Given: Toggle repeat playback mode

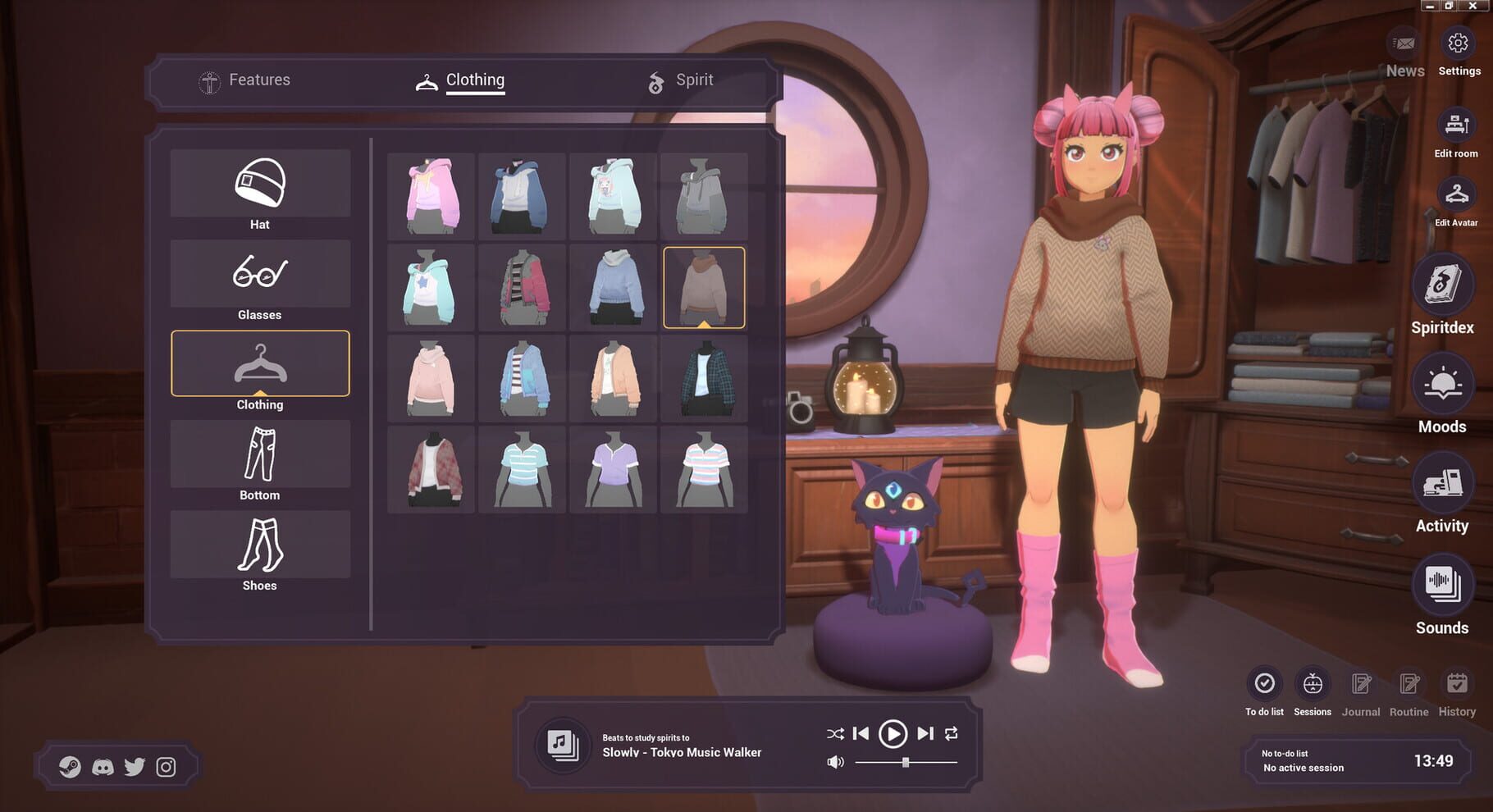Looking at the screenshot, I should click(952, 734).
